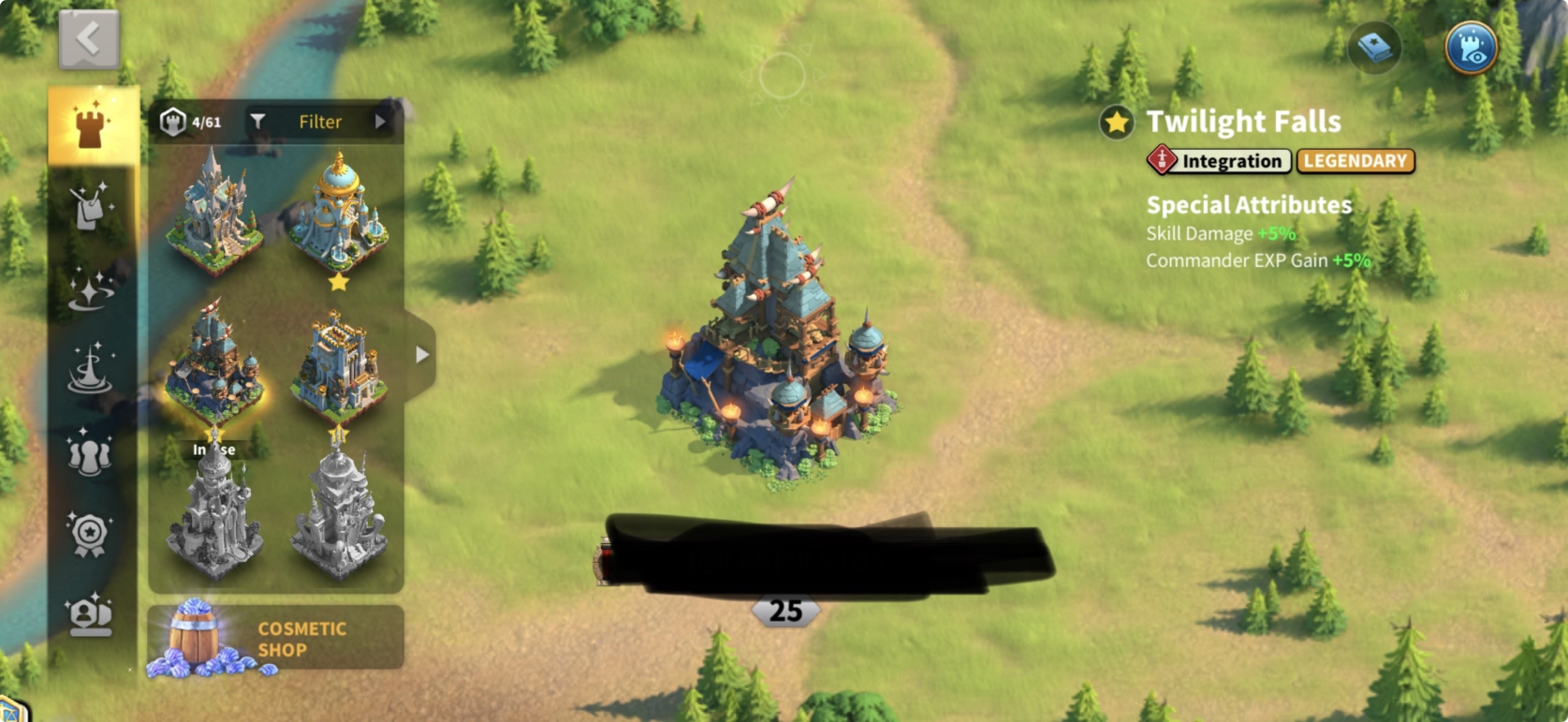Go back using the arrow button
The width and height of the screenshot is (1568, 722).
coord(89,40)
